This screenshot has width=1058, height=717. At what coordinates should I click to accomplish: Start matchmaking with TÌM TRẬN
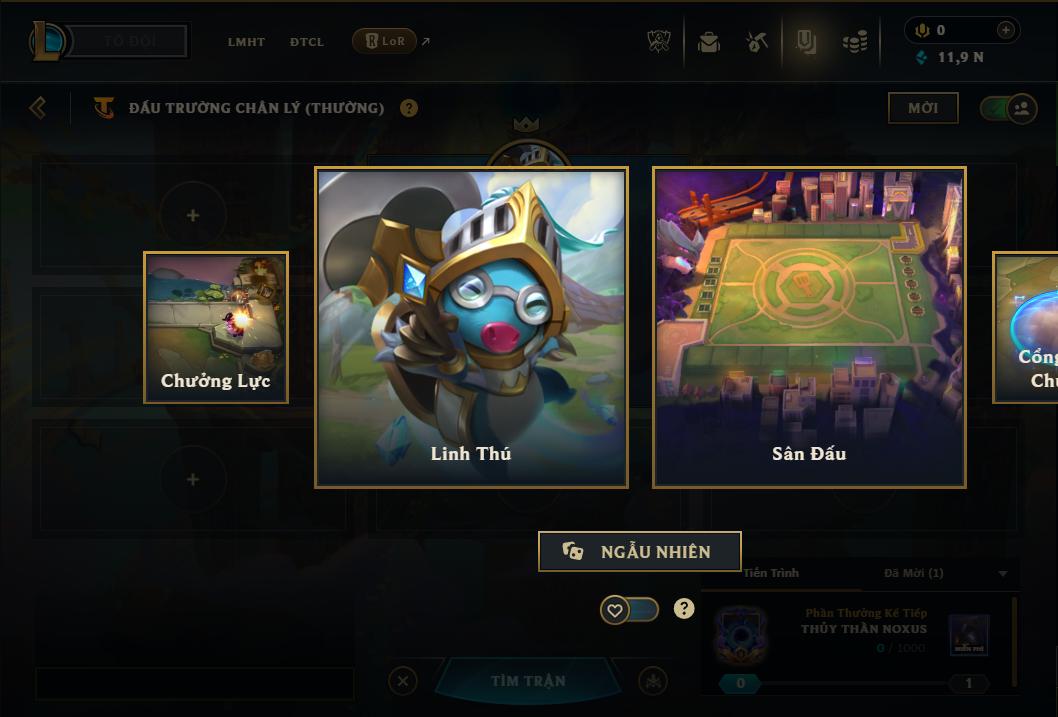528,681
